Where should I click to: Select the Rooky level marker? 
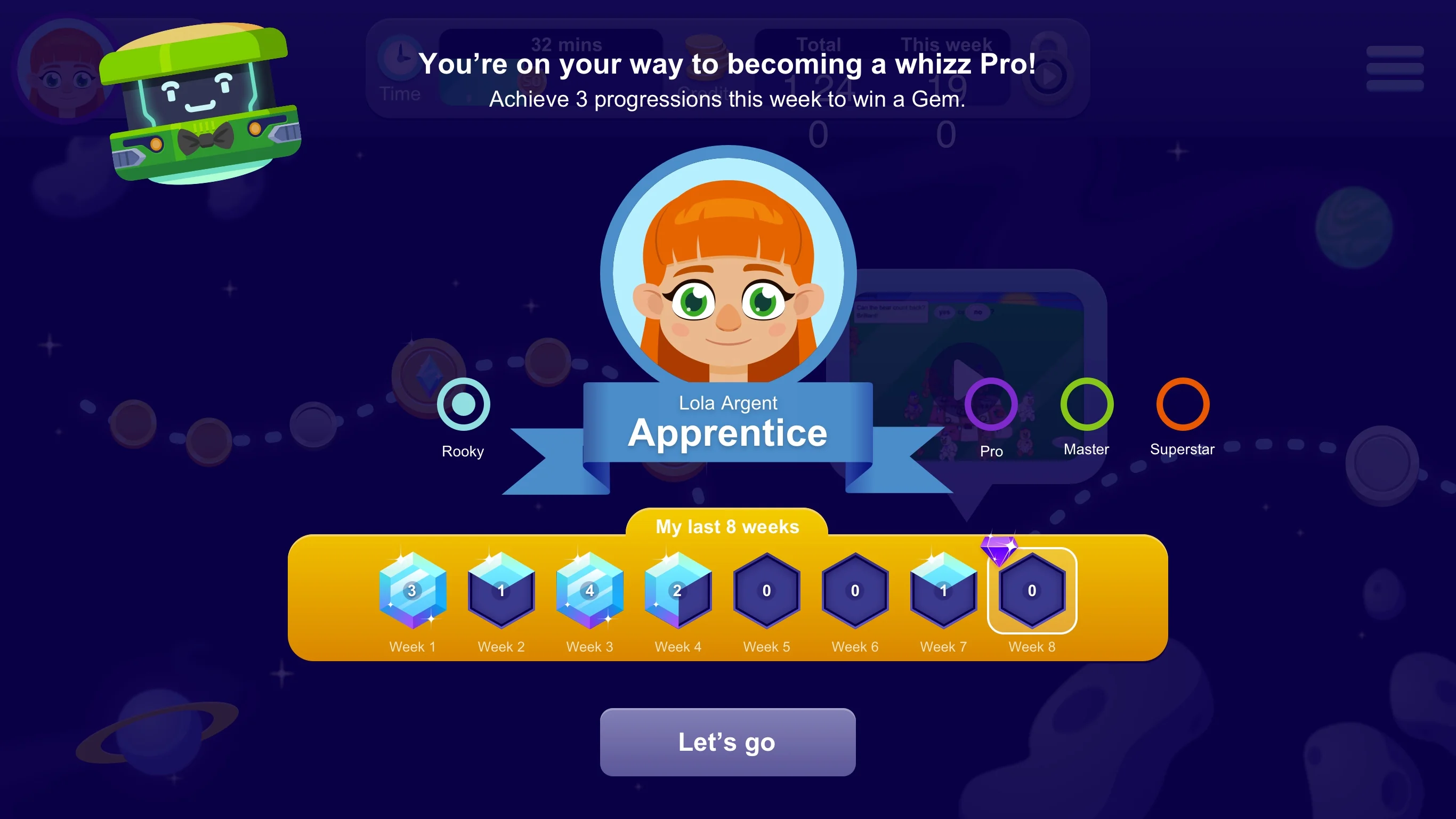click(463, 405)
